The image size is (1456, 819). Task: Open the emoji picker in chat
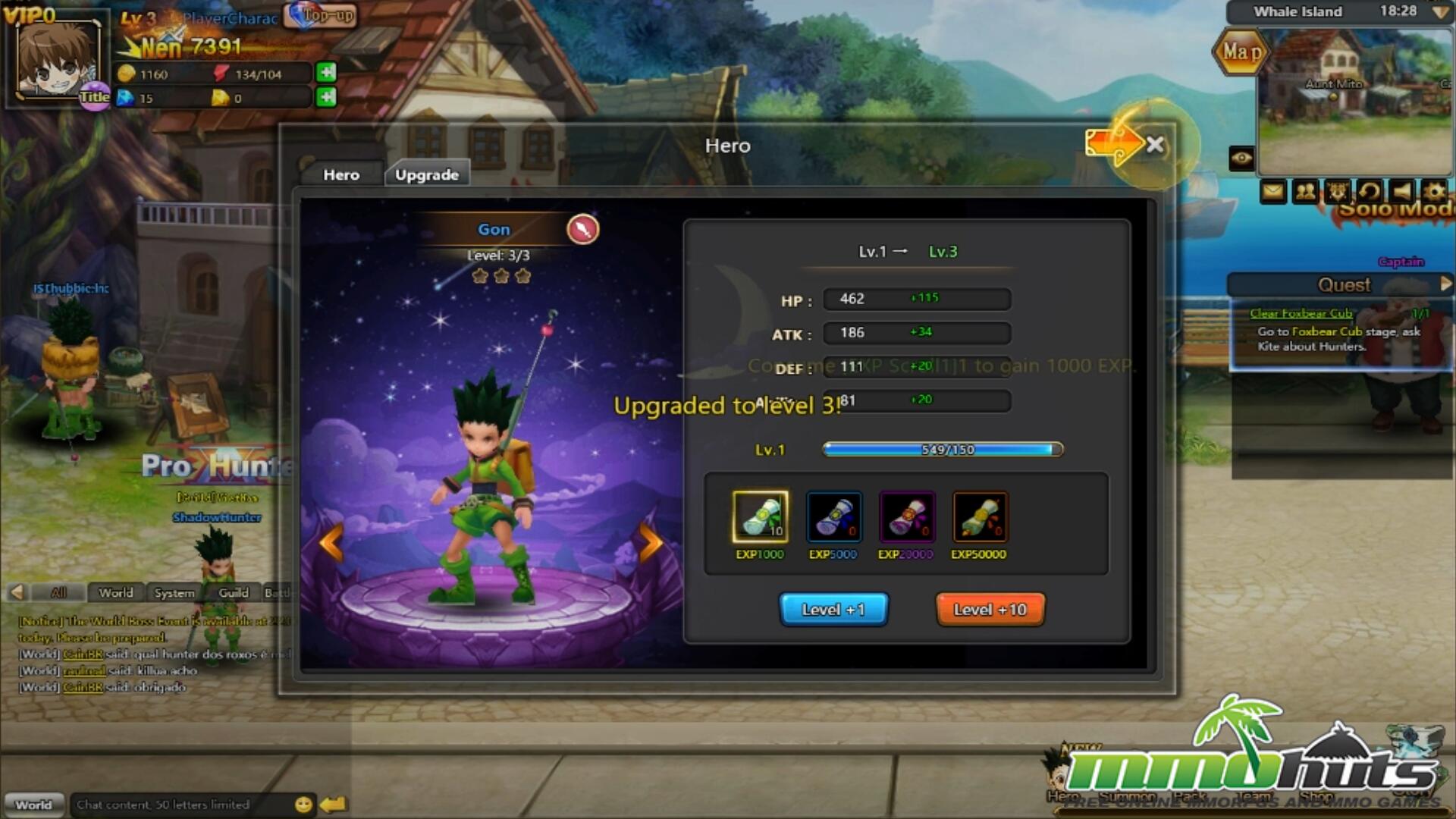[x=303, y=805]
